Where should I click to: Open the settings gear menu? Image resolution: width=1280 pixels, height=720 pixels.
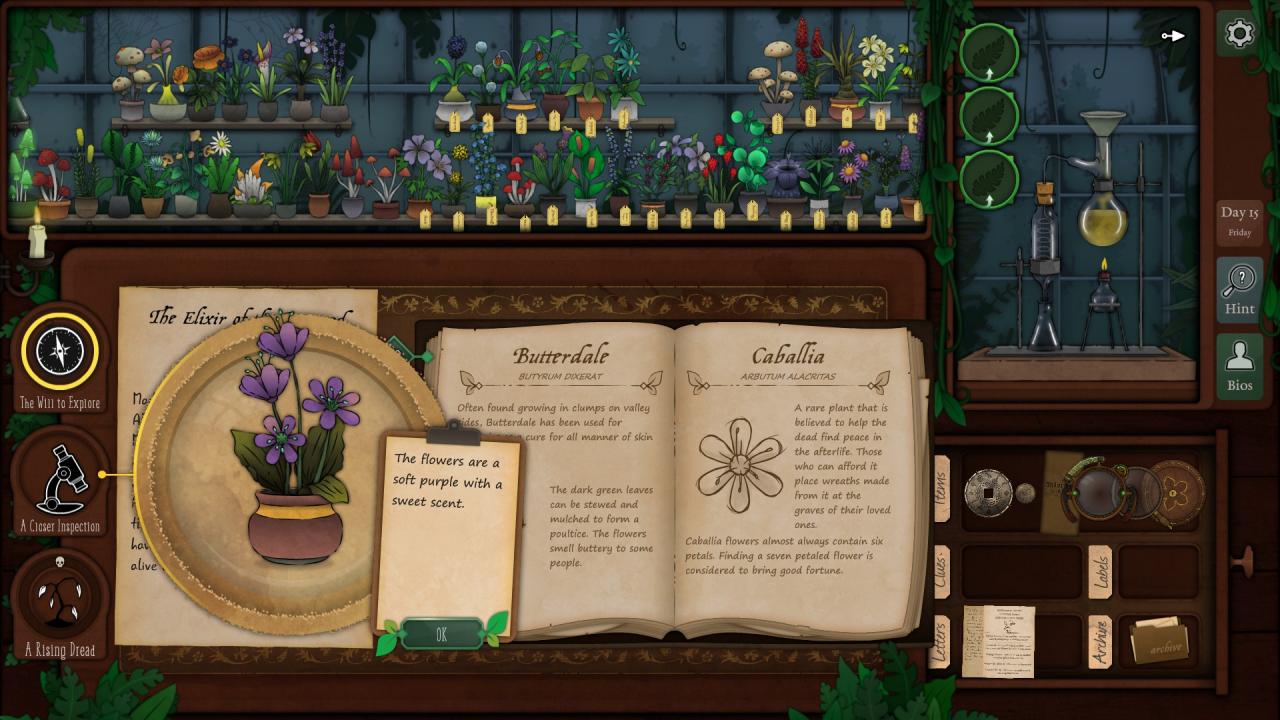click(x=1239, y=34)
